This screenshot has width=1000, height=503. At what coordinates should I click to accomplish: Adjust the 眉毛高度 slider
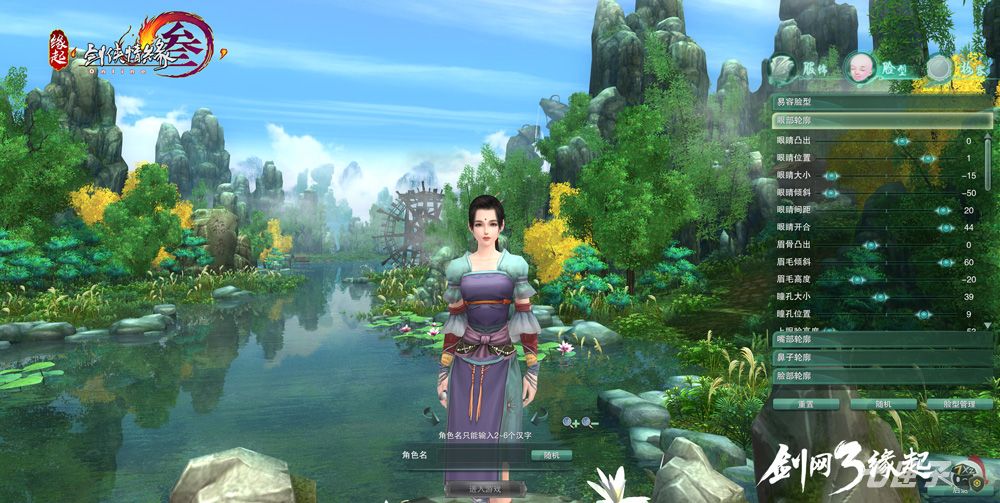[857, 280]
